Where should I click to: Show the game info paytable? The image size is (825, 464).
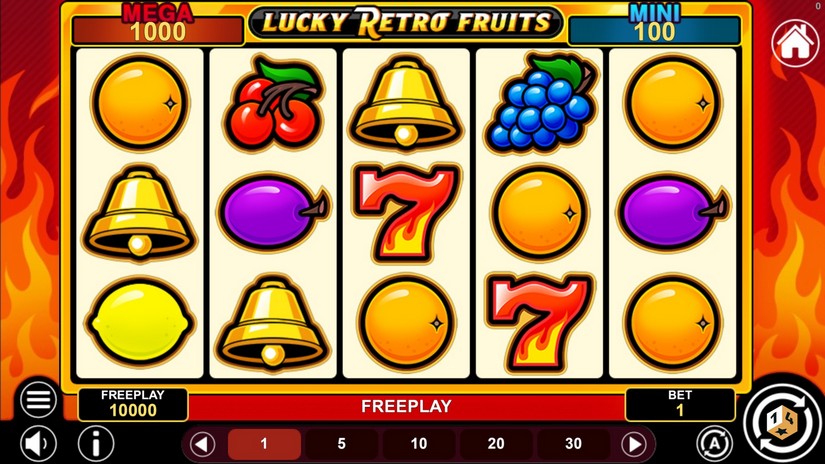96,443
